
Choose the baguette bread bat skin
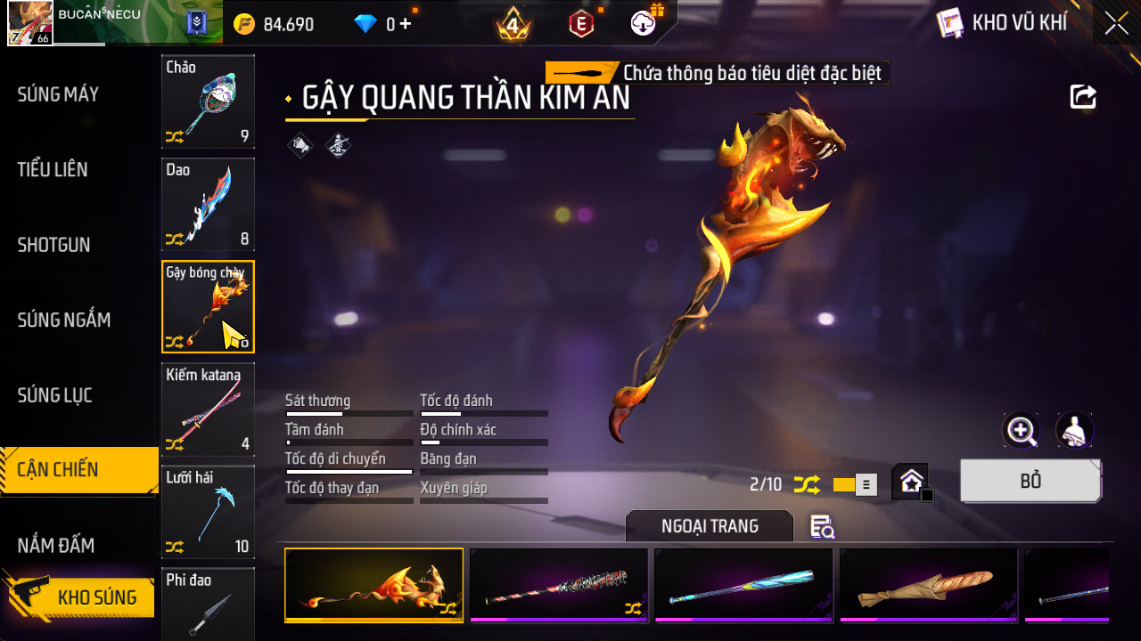(x=928, y=586)
